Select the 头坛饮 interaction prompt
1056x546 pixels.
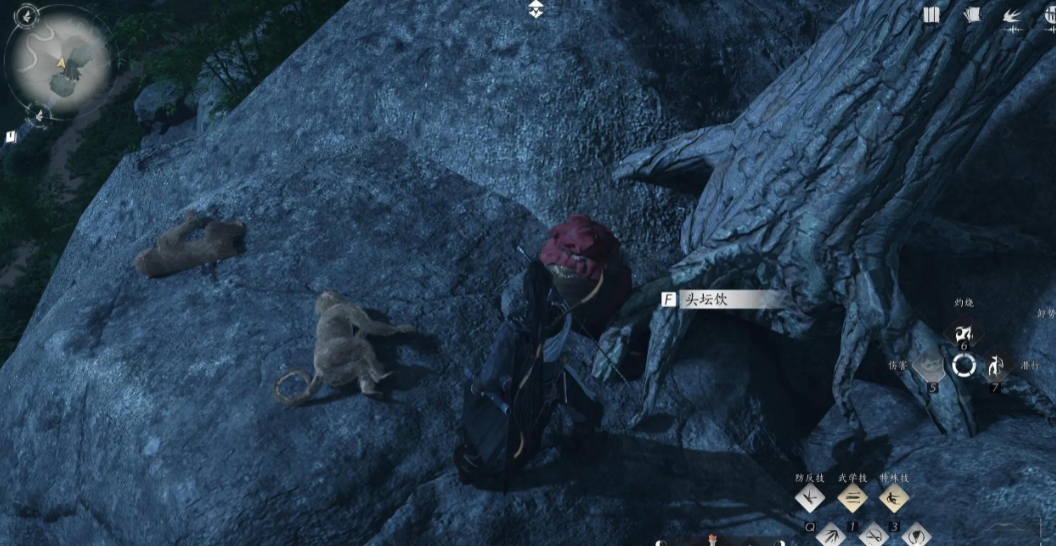[x=720, y=299]
